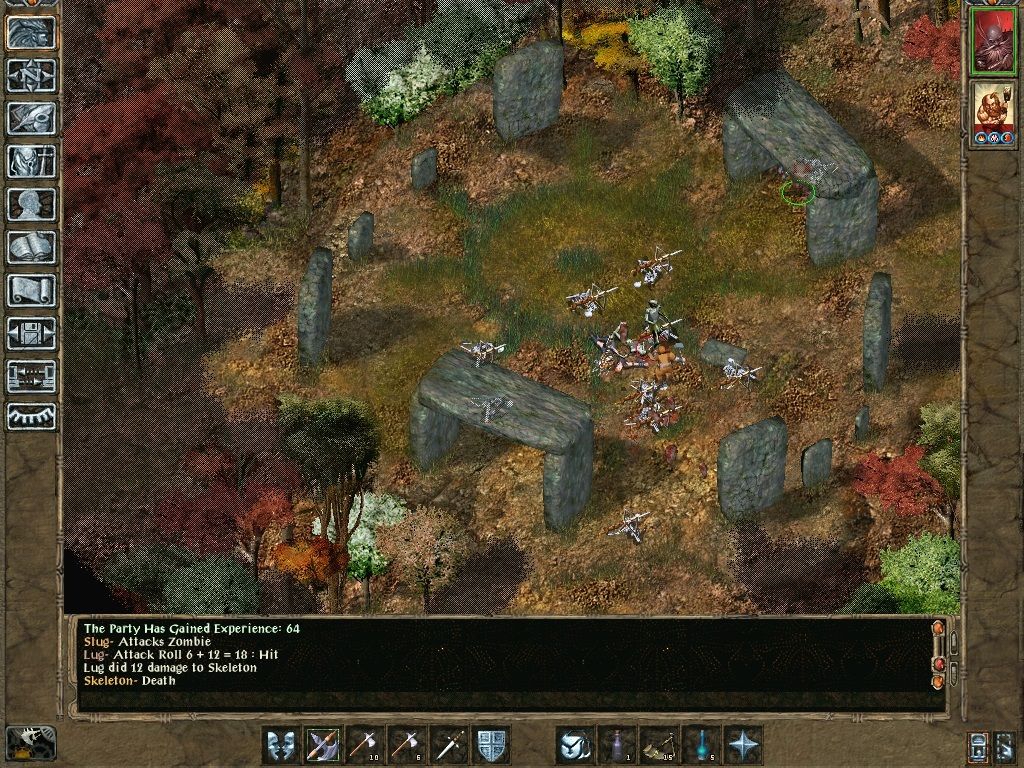Screen dimensions: 1024x768
Task: Select the throwing axe slot with 6 count
Action: click(407, 745)
